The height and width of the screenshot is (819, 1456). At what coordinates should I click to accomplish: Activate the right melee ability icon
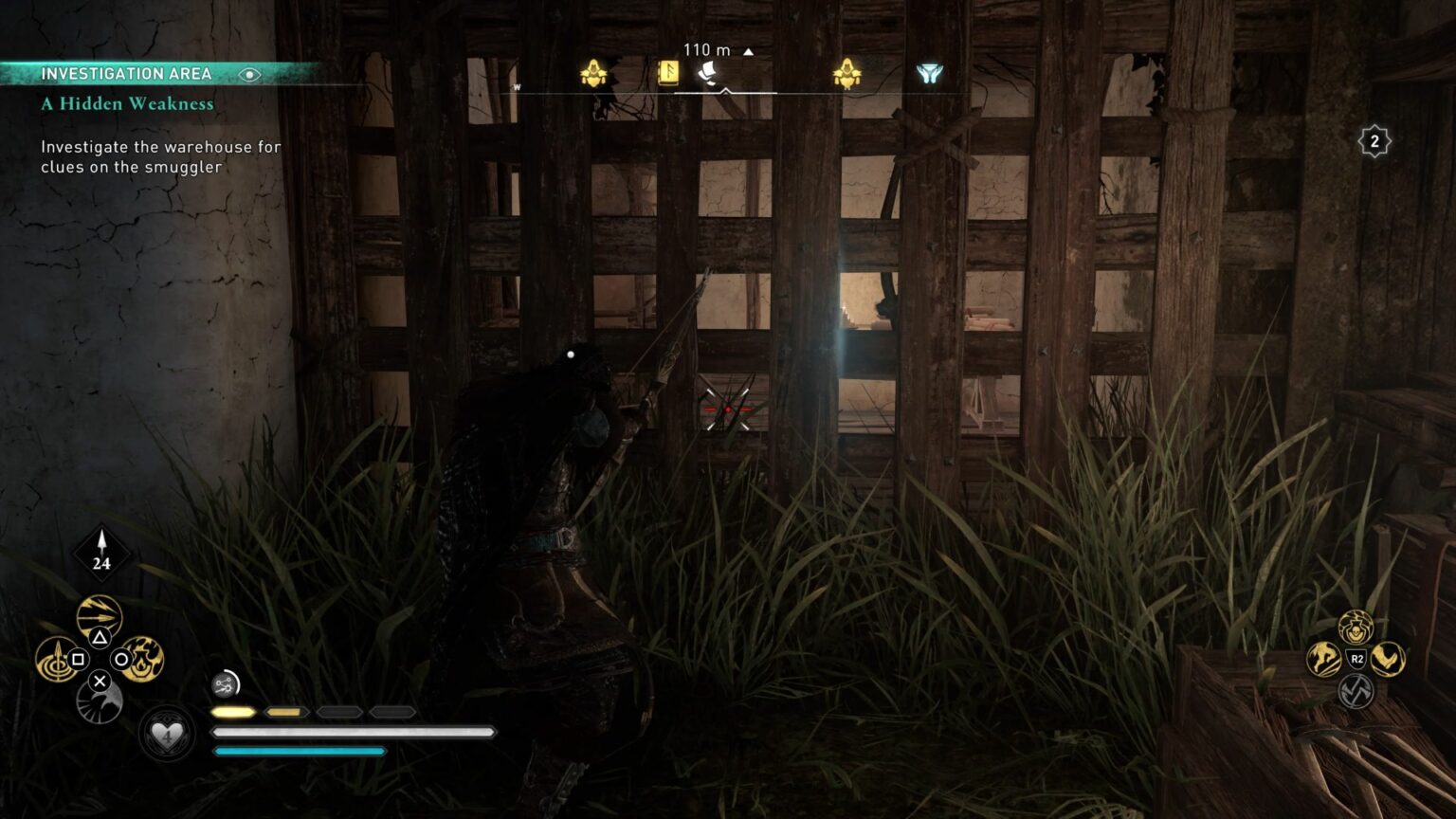(x=1389, y=659)
